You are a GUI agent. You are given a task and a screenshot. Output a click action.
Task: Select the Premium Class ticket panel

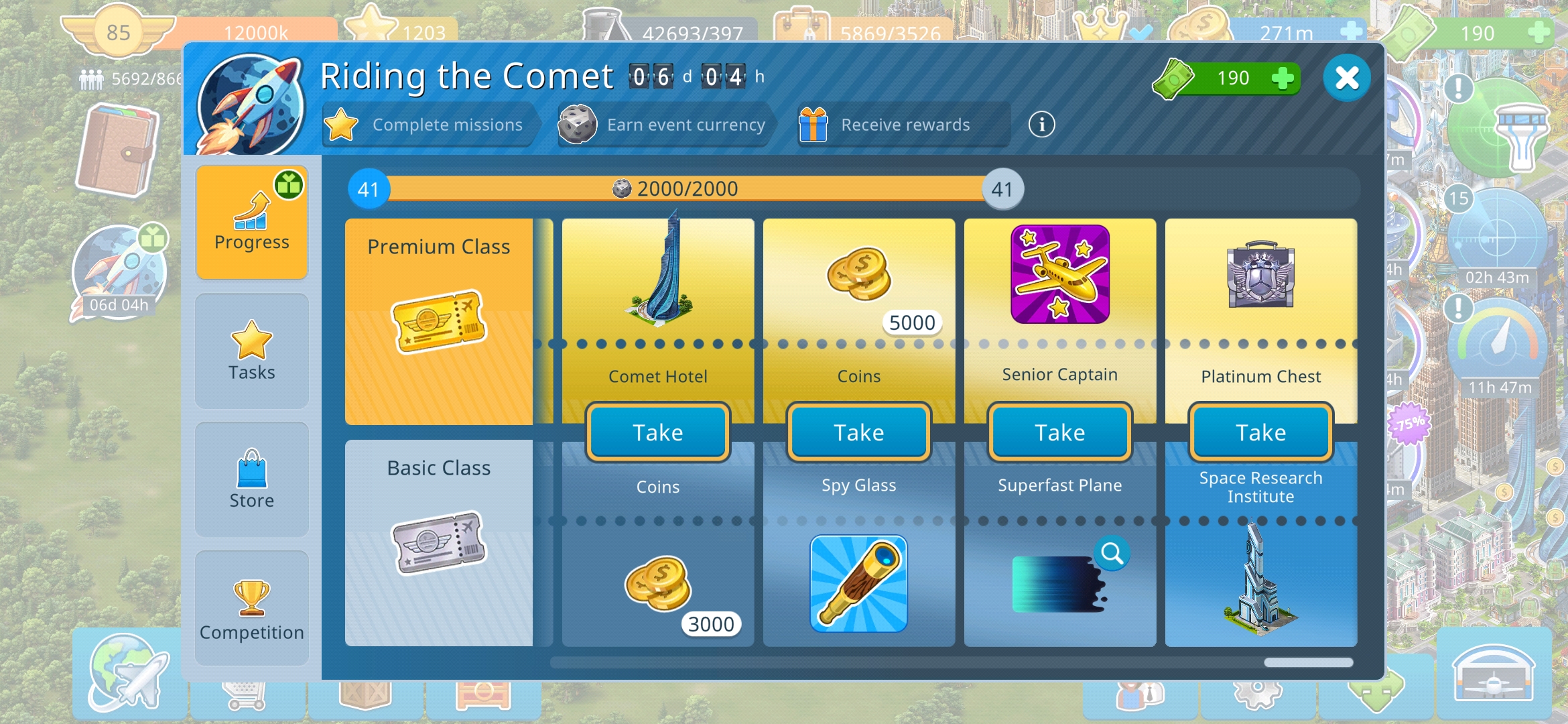[x=439, y=322]
